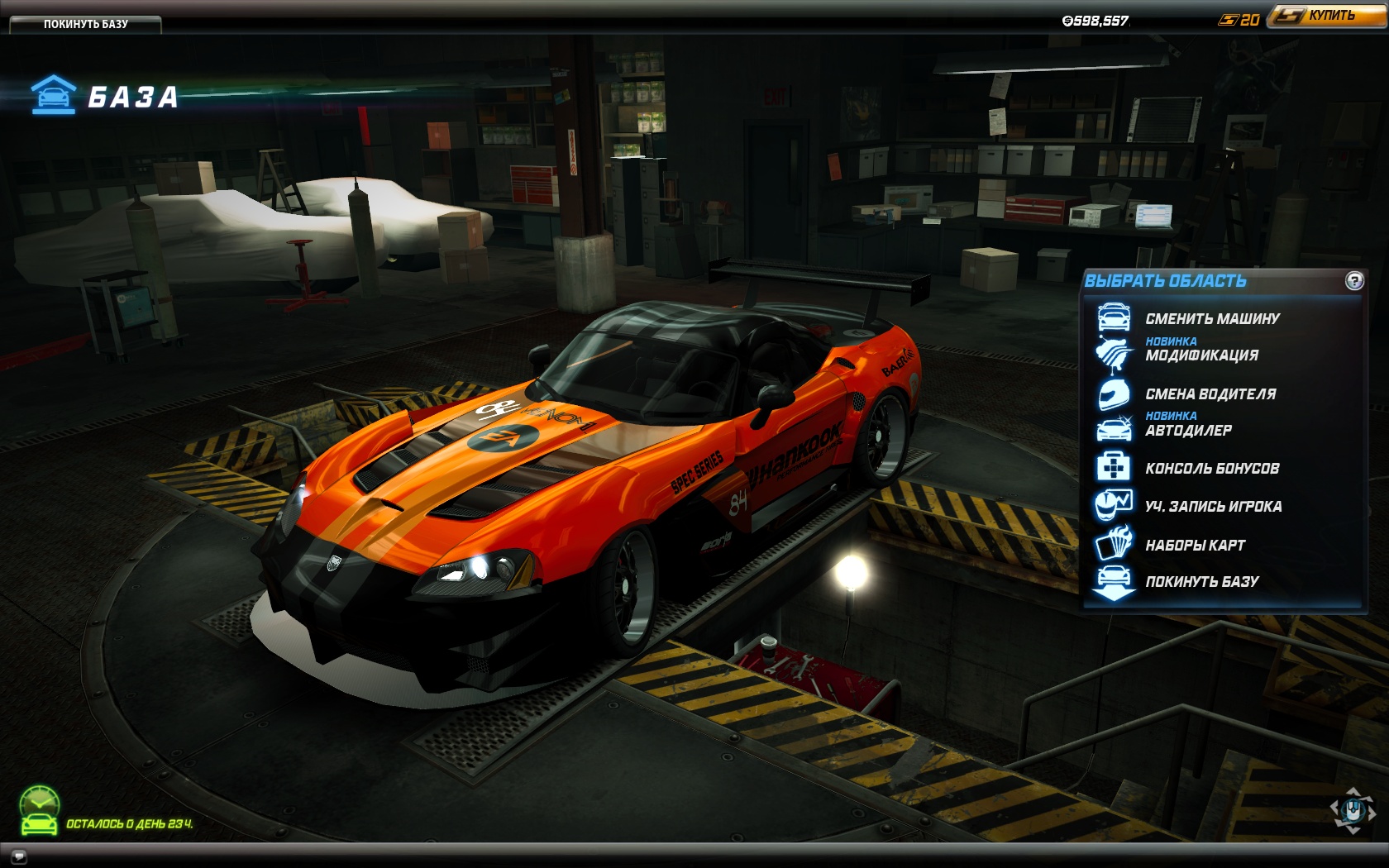The image size is (1389, 868).
Task: Click the green rental car timer icon
Action: click(x=40, y=810)
